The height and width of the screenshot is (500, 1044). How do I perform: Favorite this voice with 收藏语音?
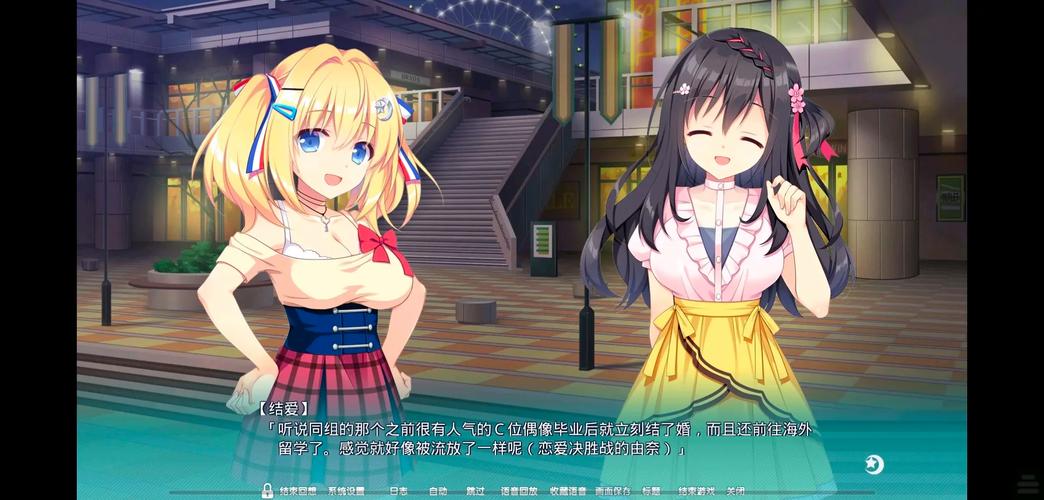click(x=568, y=492)
